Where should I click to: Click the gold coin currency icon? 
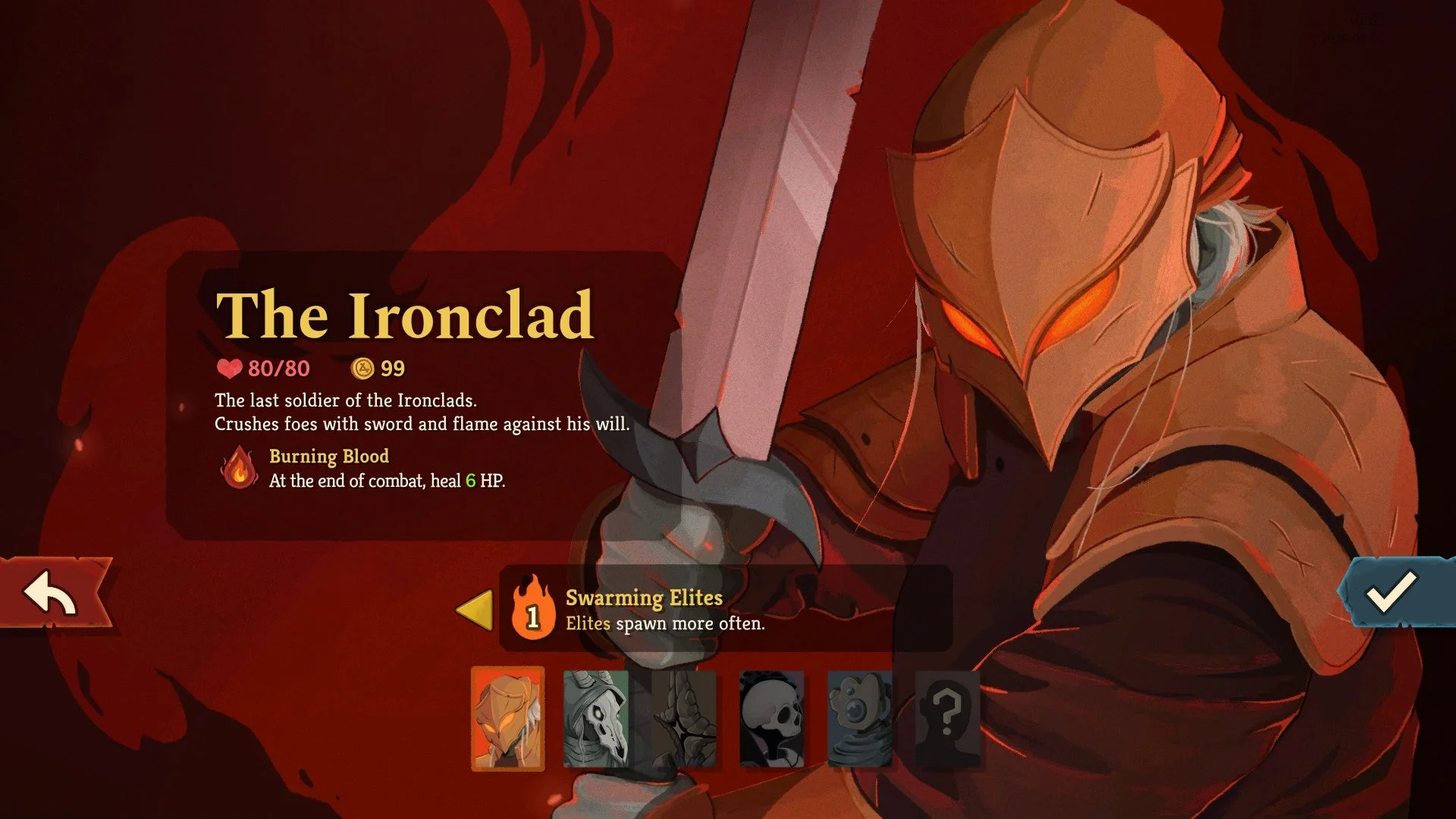(363, 369)
